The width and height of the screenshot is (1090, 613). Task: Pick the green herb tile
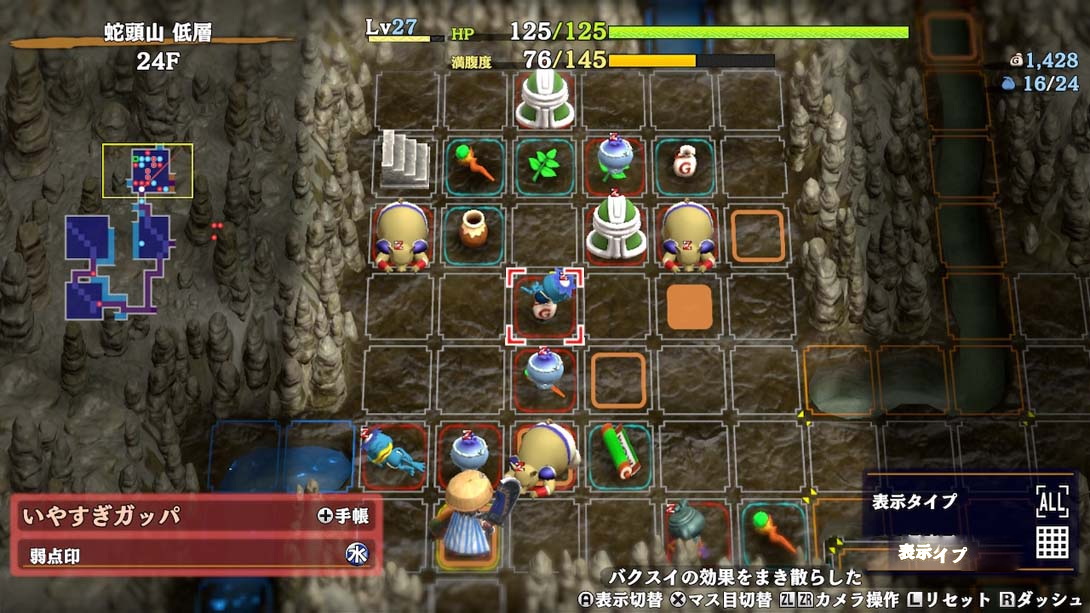(x=545, y=163)
